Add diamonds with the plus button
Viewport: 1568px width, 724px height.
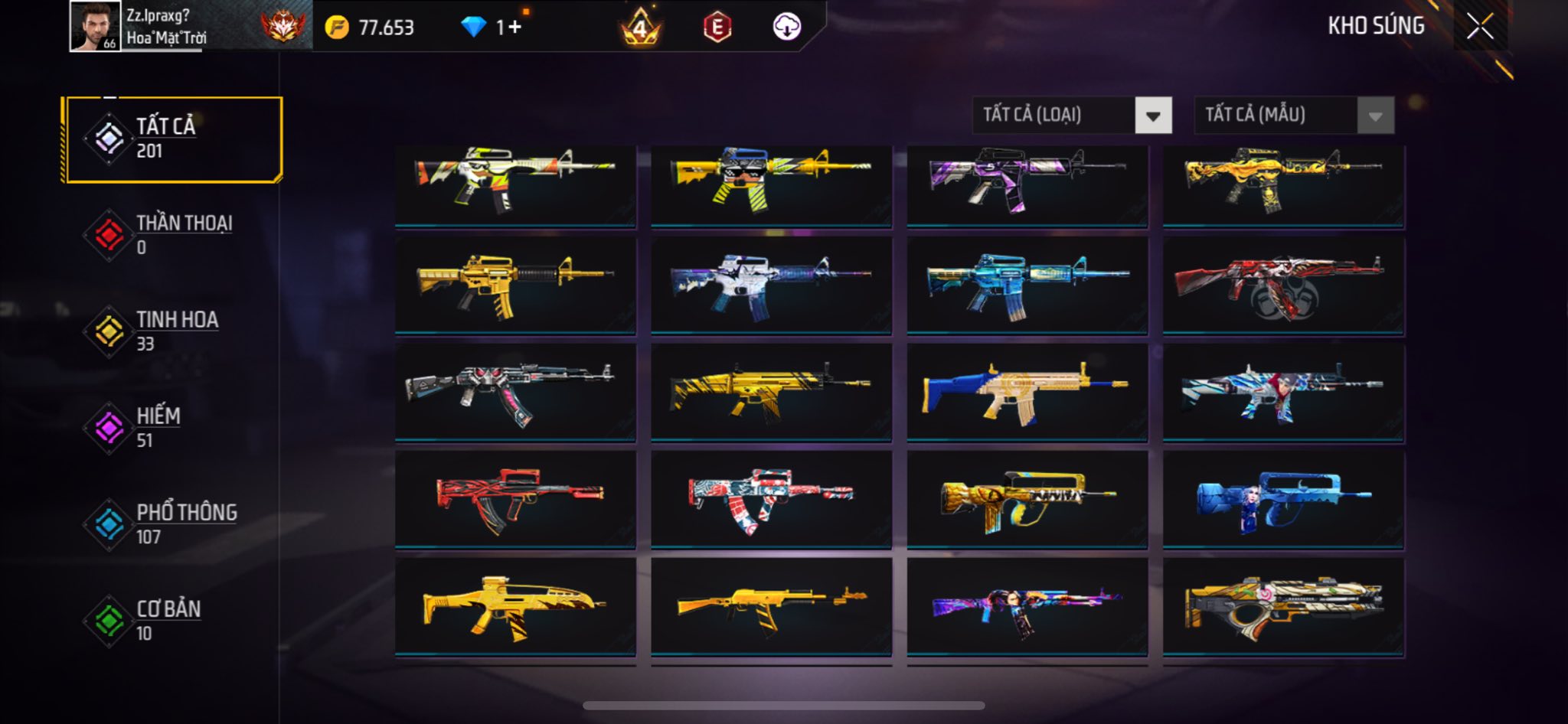click(514, 28)
